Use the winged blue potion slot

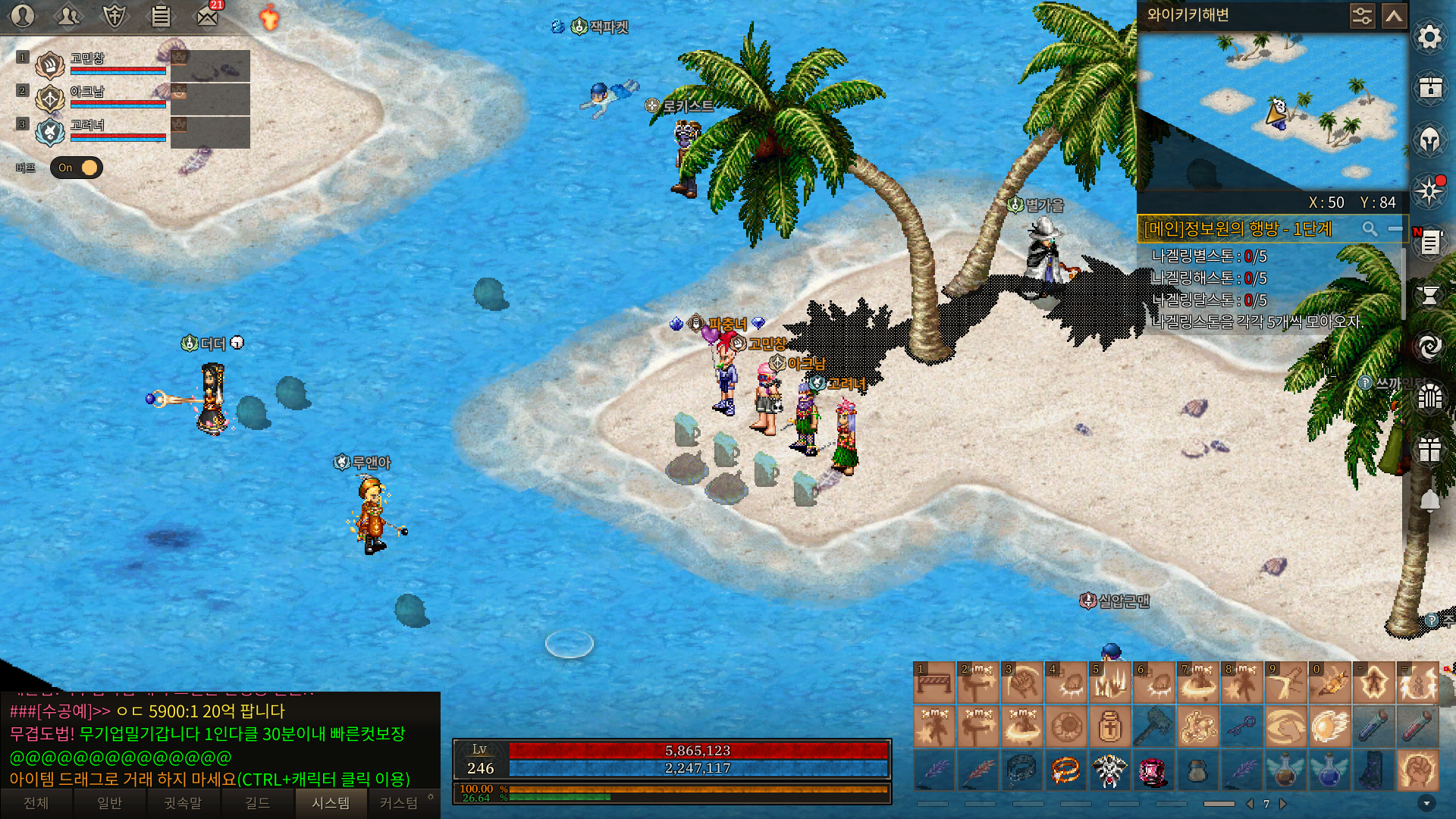point(1329,770)
